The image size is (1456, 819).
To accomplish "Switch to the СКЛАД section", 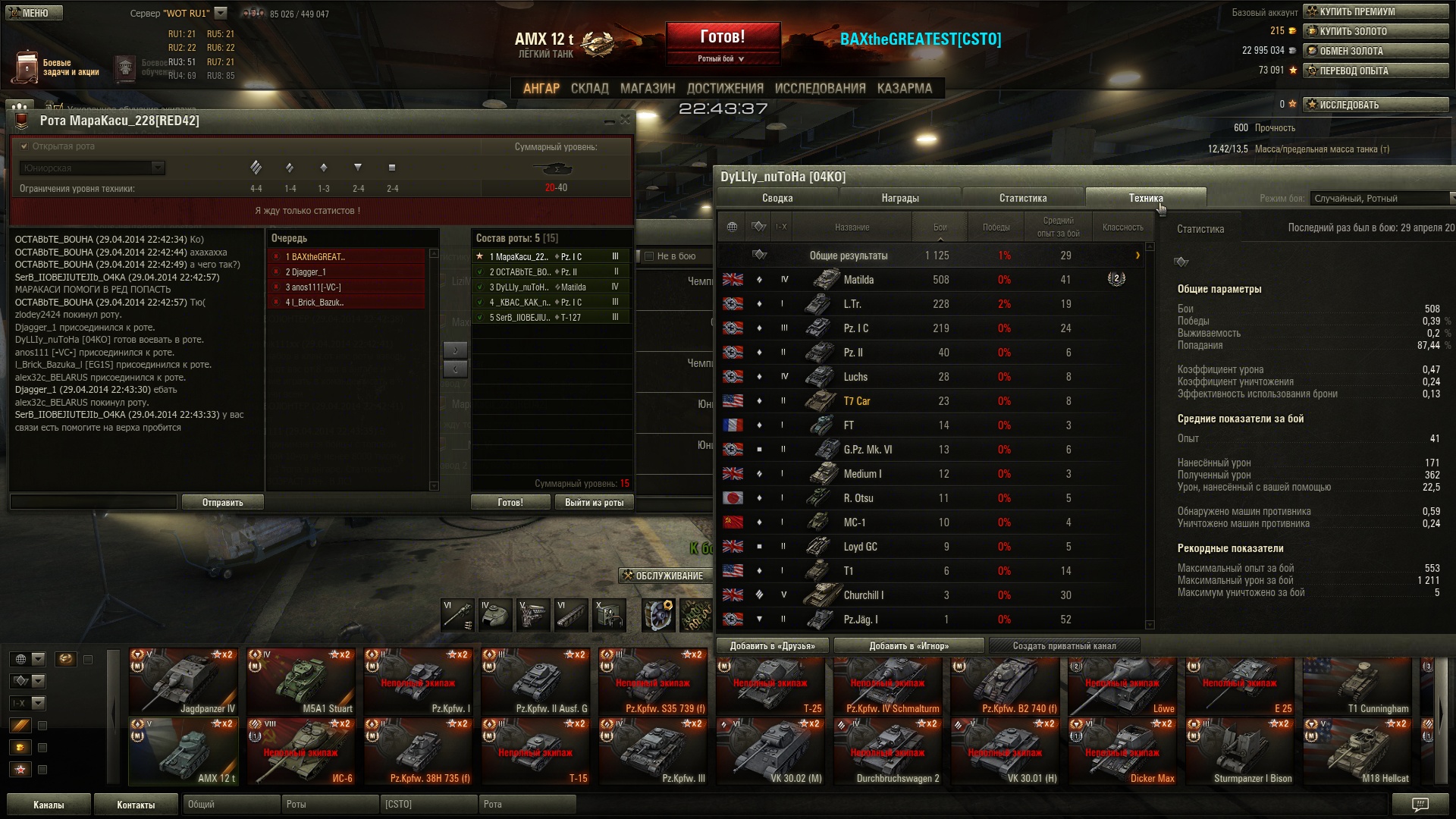I will pyautogui.click(x=589, y=88).
